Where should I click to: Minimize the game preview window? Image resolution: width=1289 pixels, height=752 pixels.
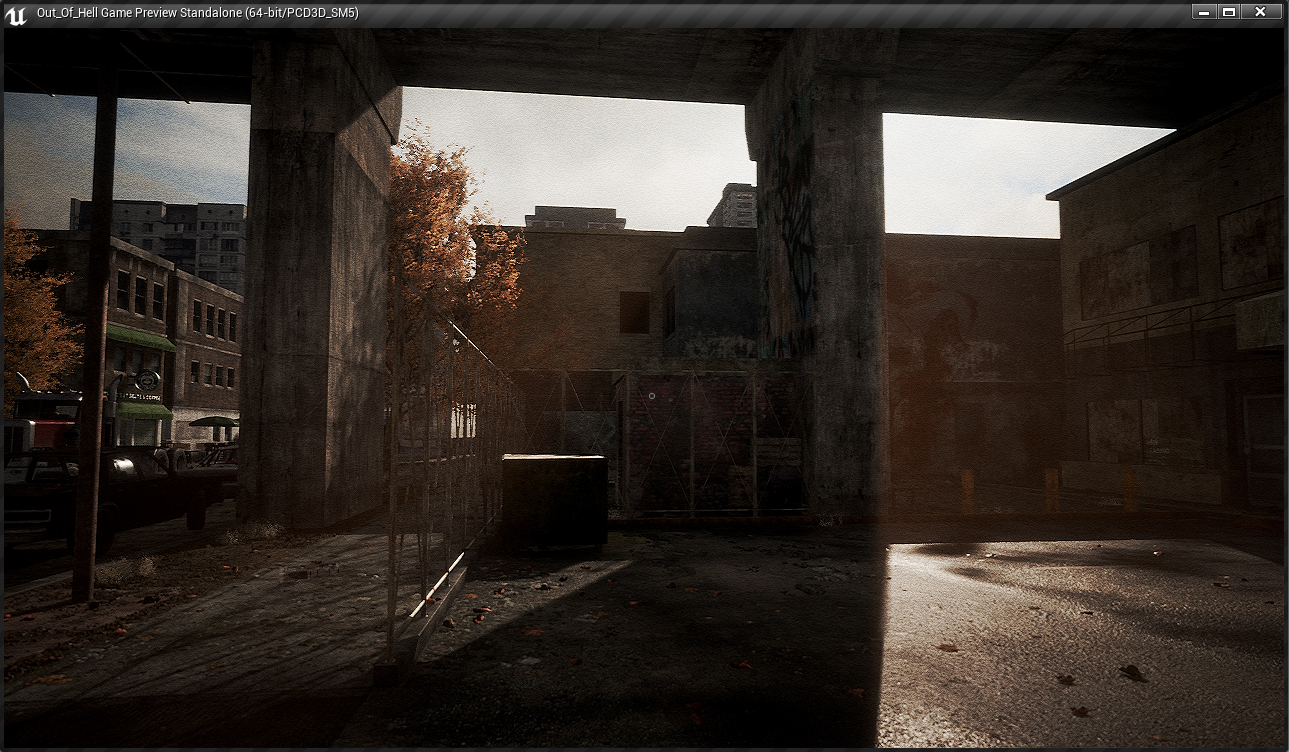pos(1204,12)
